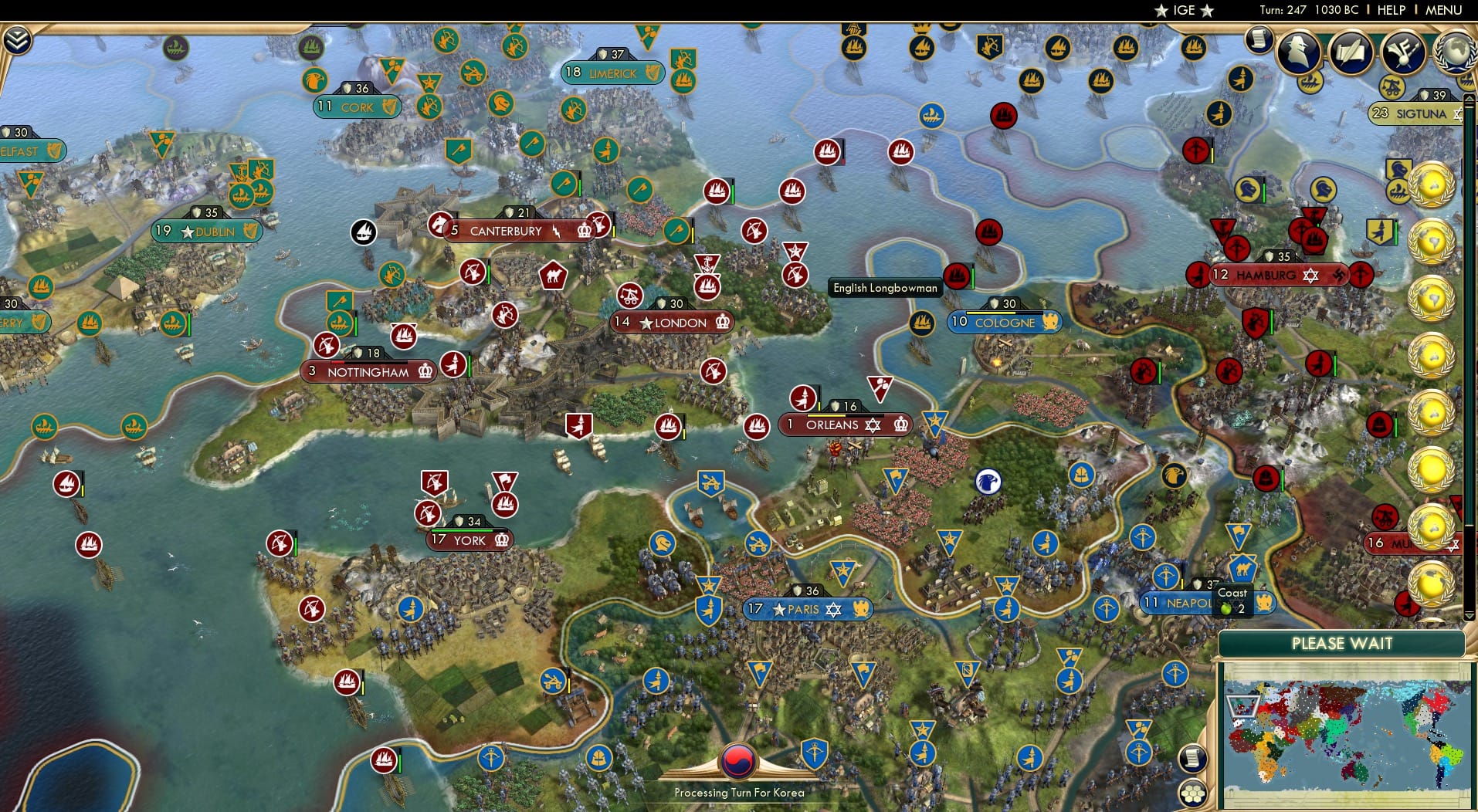Select the London city banner
The image size is (1478, 812).
pyautogui.click(x=673, y=323)
